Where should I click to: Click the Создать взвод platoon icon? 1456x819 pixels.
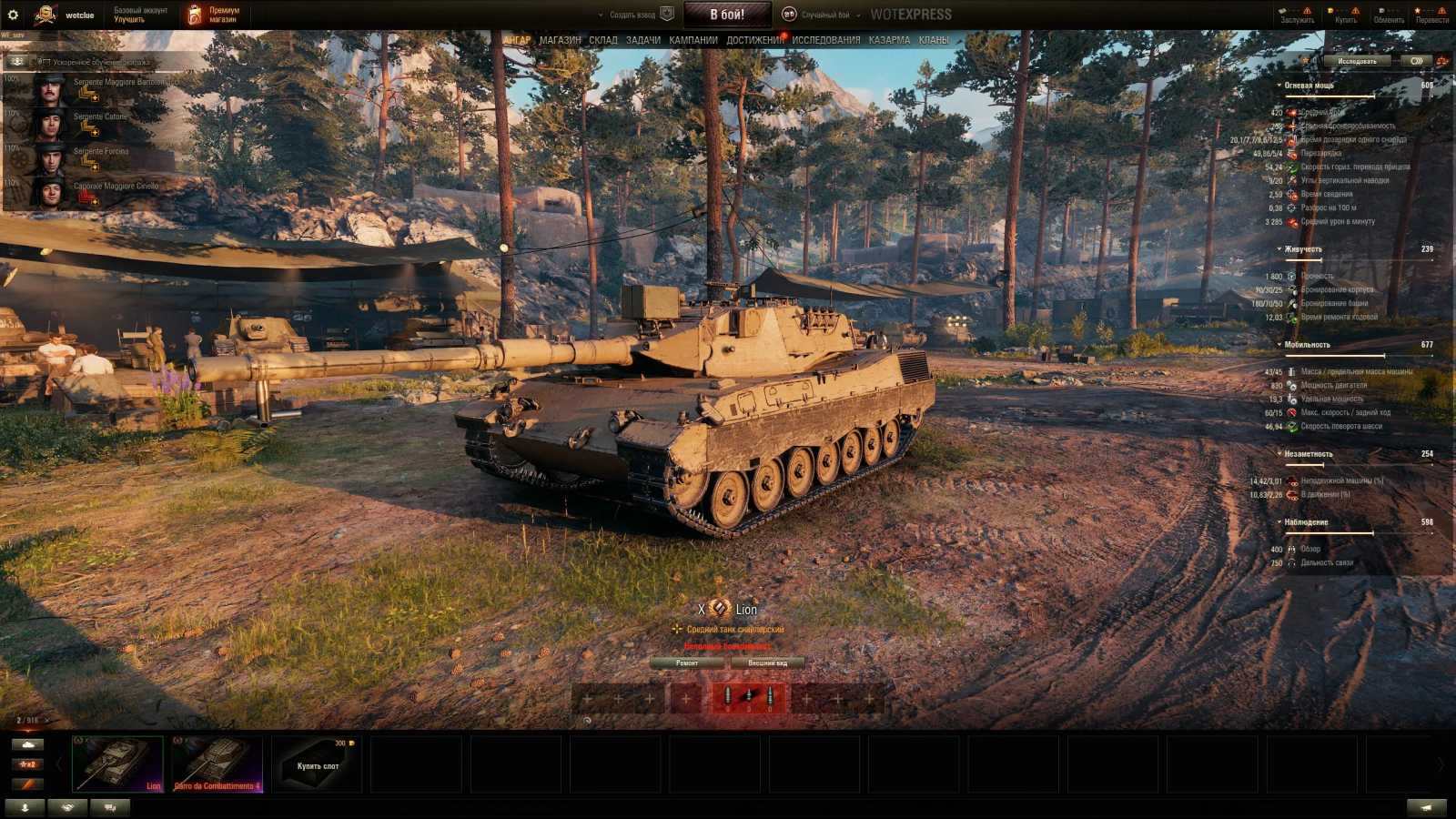[x=665, y=15]
